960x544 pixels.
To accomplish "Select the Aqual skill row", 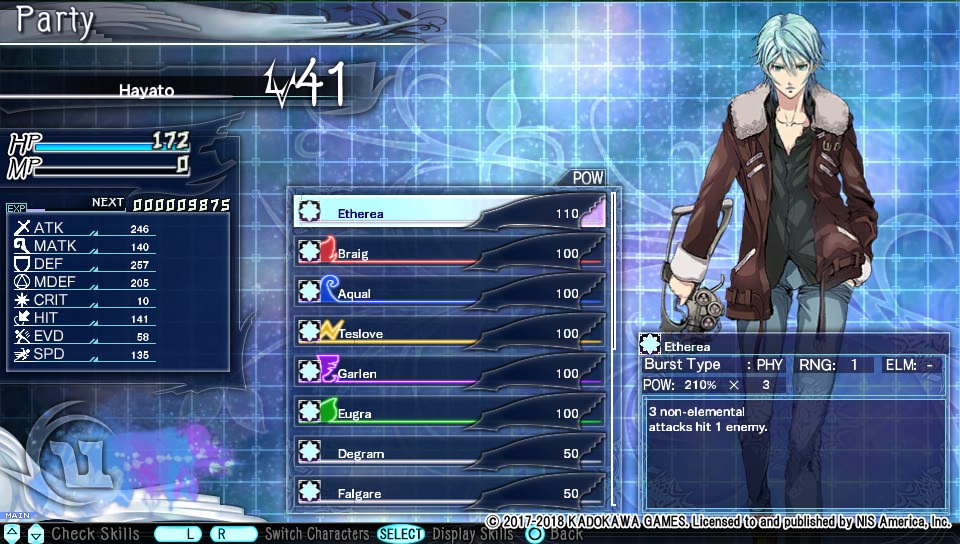I will pos(450,292).
